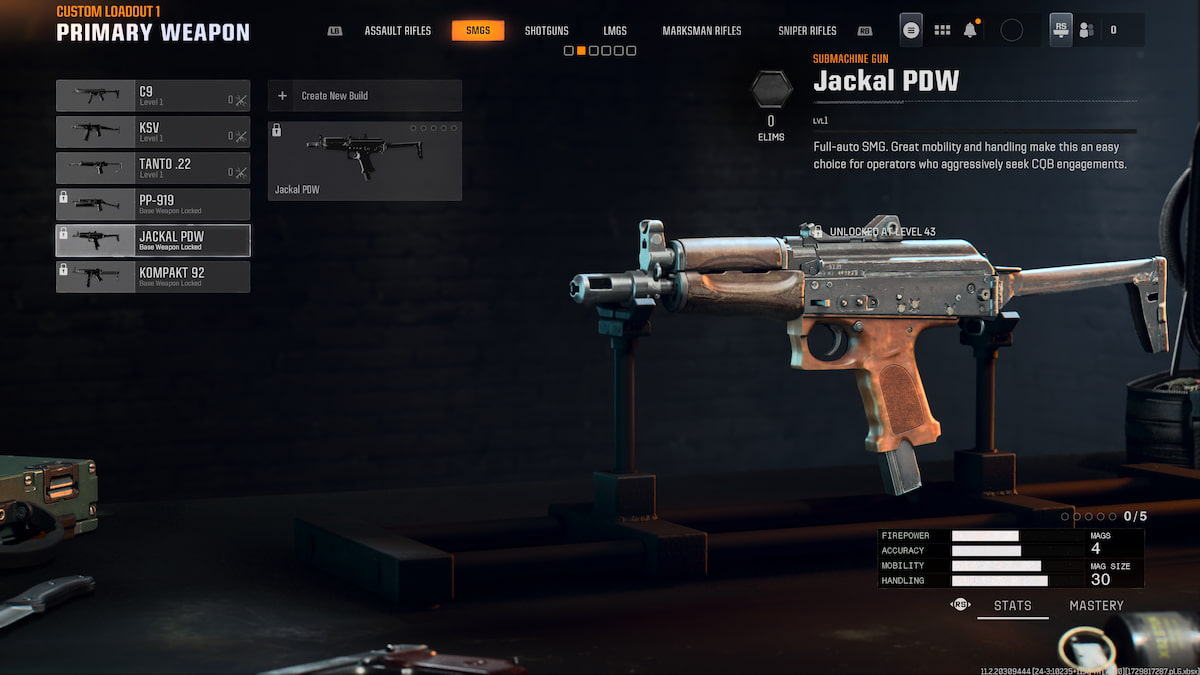Image resolution: width=1200 pixels, height=675 pixels.
Task: Pick the locked PP-919 entry
Action: coord(153,204)
